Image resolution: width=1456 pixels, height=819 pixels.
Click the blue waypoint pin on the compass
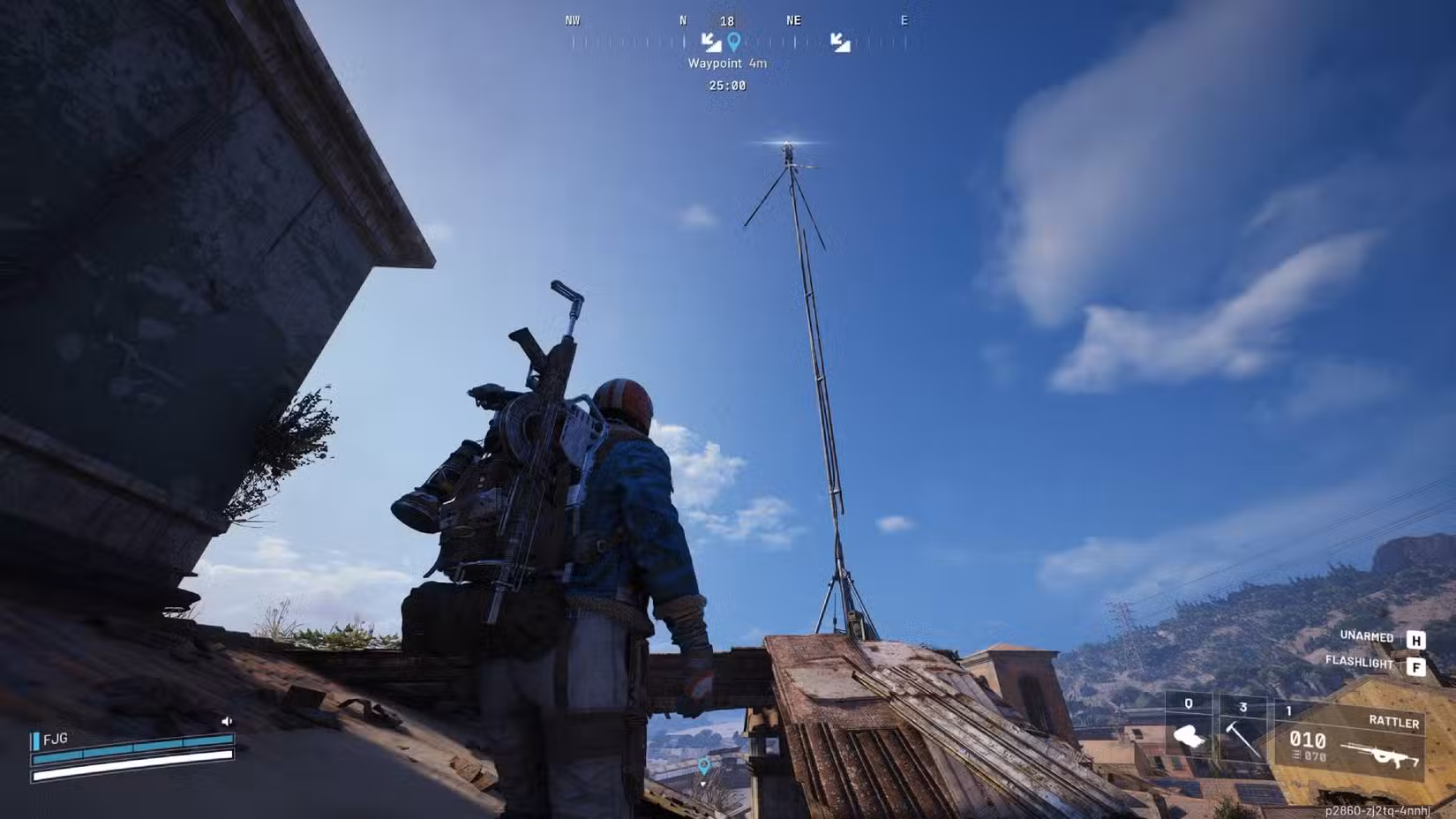click(x=734, y=41)
